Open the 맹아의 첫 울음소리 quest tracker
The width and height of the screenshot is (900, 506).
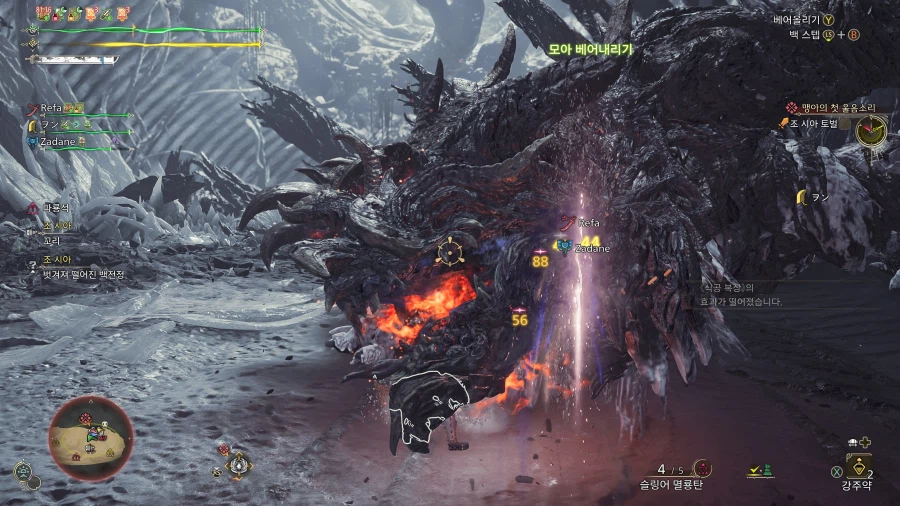[x=828, y=107]
